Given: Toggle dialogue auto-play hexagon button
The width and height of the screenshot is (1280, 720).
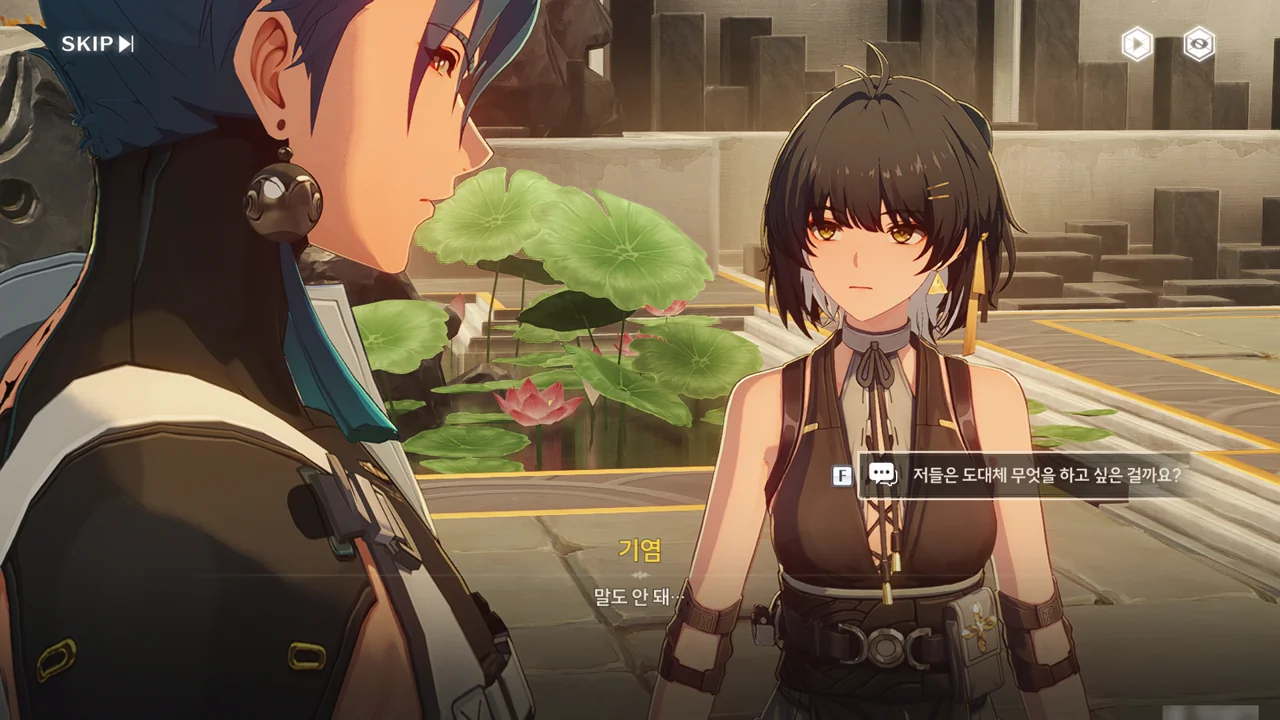Looking at the screenshot, I should (x=1136, y=44).
